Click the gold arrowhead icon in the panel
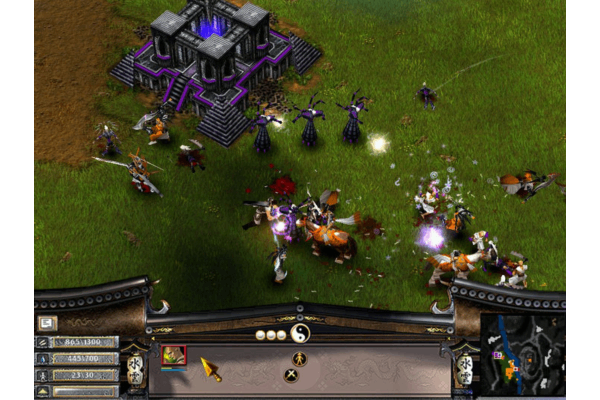The width and height of the screenshot is (600, 400). coord(211,369)
